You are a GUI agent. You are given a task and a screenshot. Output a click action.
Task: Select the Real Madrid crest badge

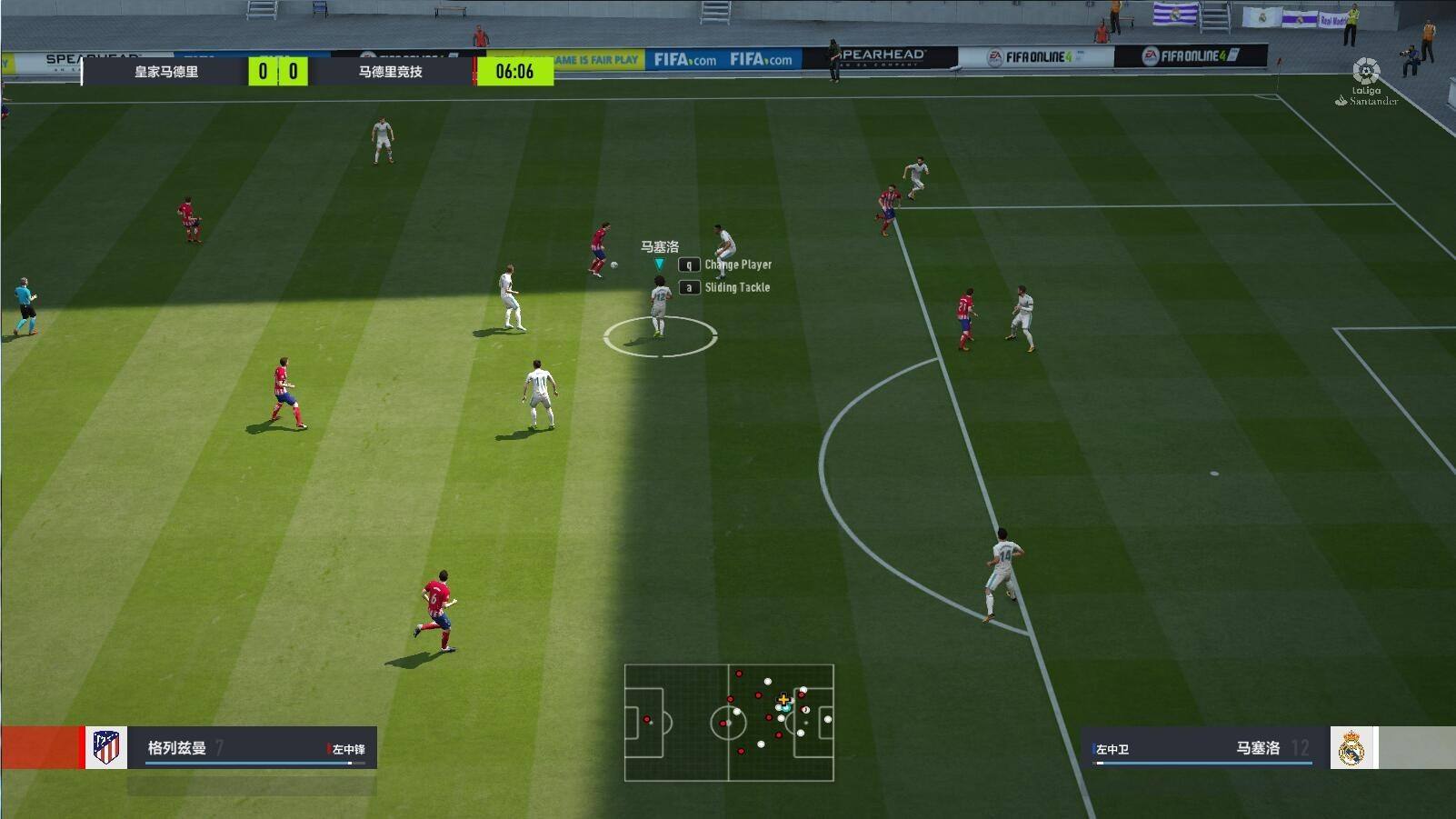(1352, 748)
